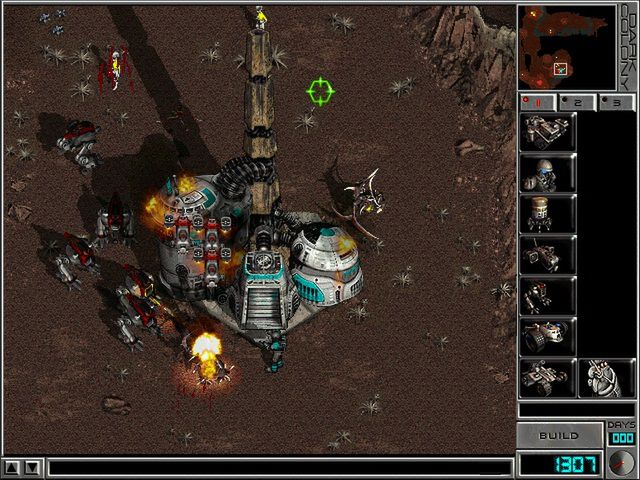Click the up arrow beside message bar

(x=12, y=467)
